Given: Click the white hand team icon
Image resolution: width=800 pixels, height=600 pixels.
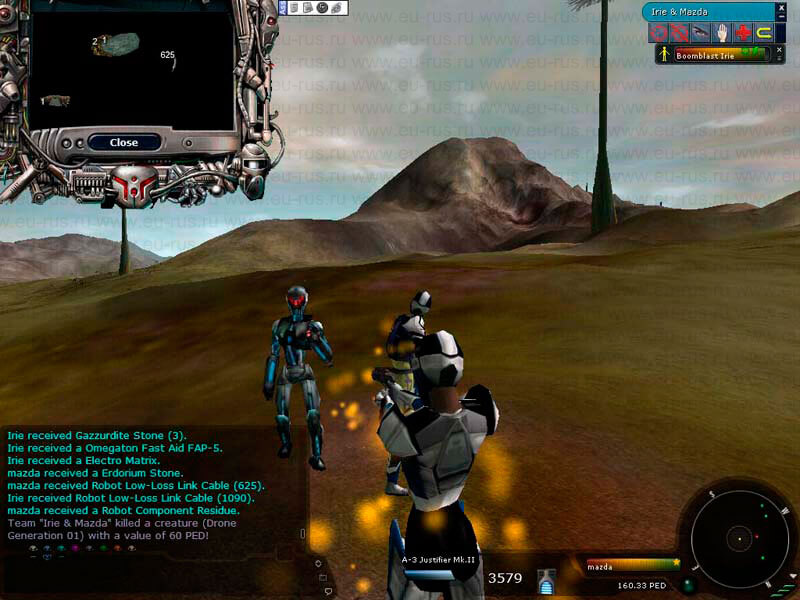Looking at the screenshot, I should tap(722, 32).
